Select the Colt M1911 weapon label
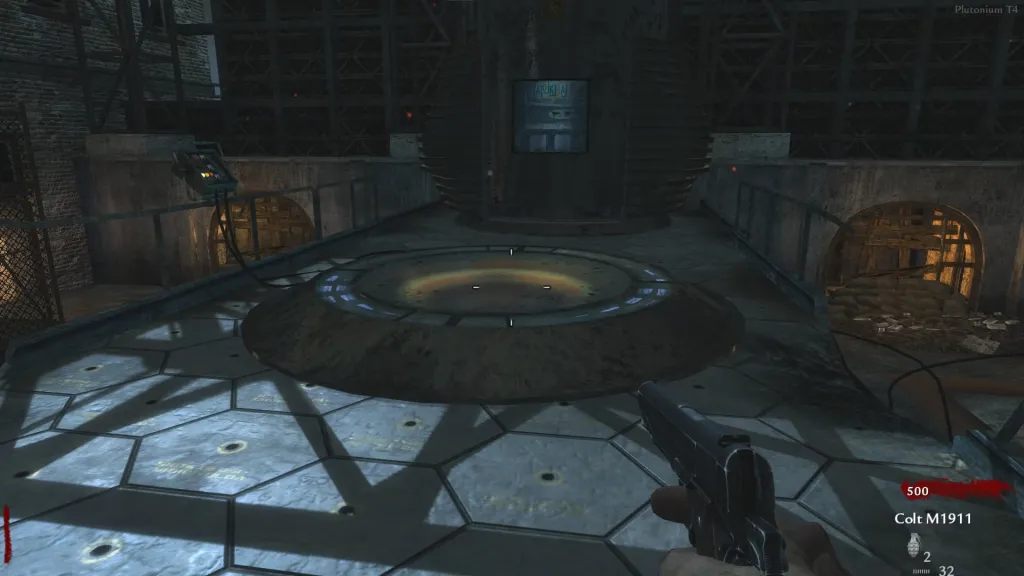This screenshot has width=1024, height=576. (933, 518)
